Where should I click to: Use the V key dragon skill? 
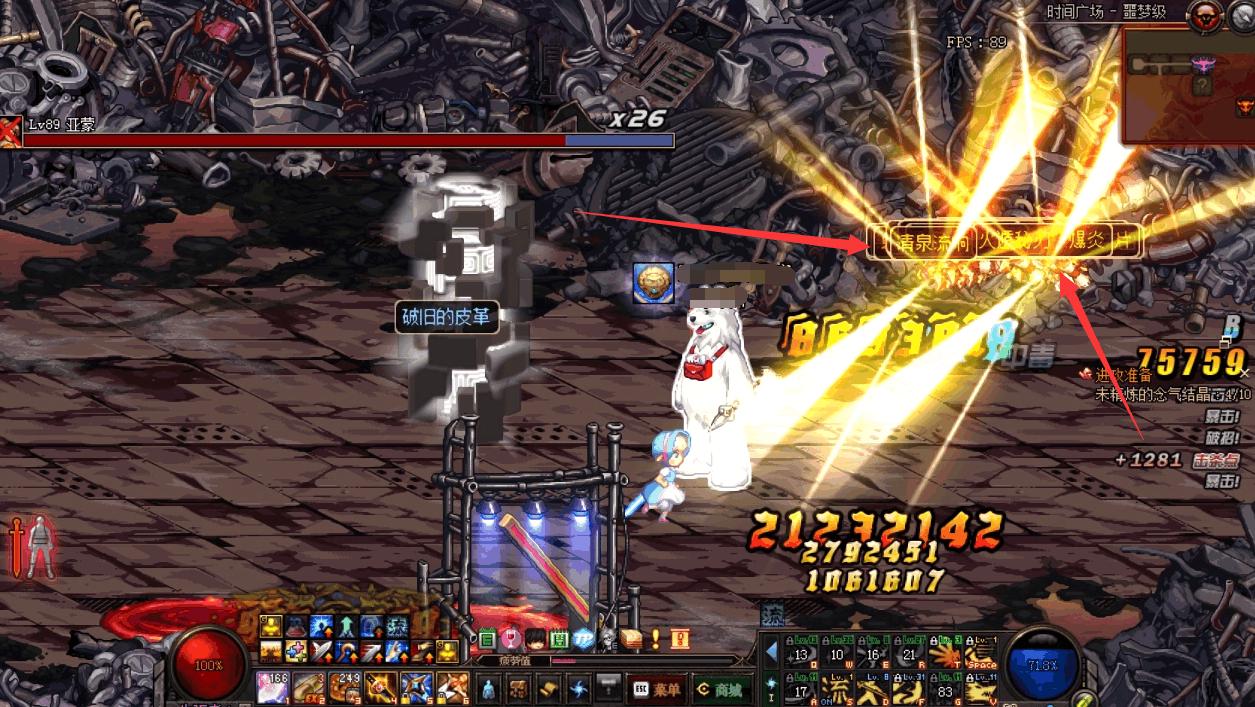pos(982,688)
